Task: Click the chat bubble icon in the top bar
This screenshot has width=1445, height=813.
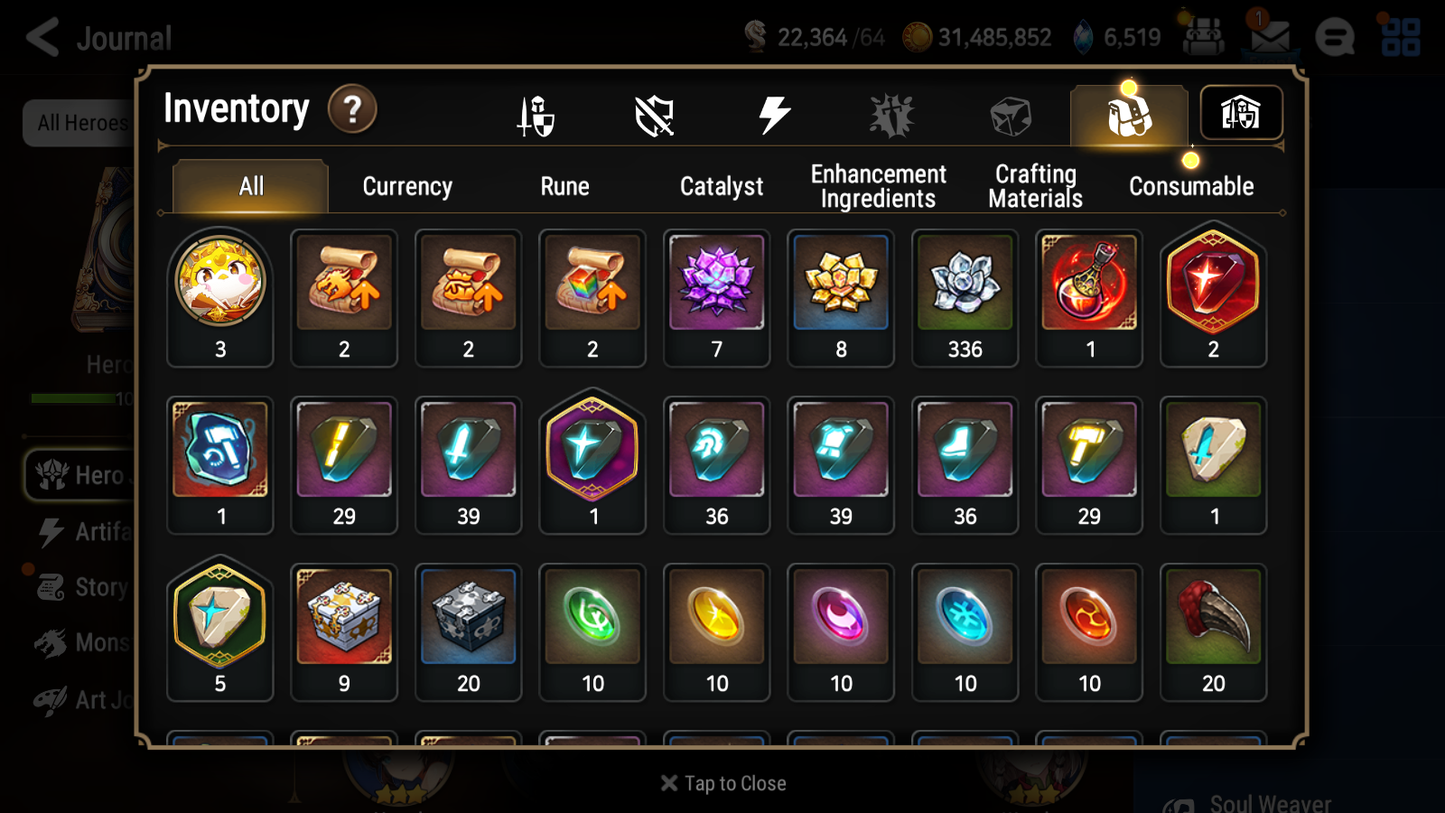Action: 1334,37
